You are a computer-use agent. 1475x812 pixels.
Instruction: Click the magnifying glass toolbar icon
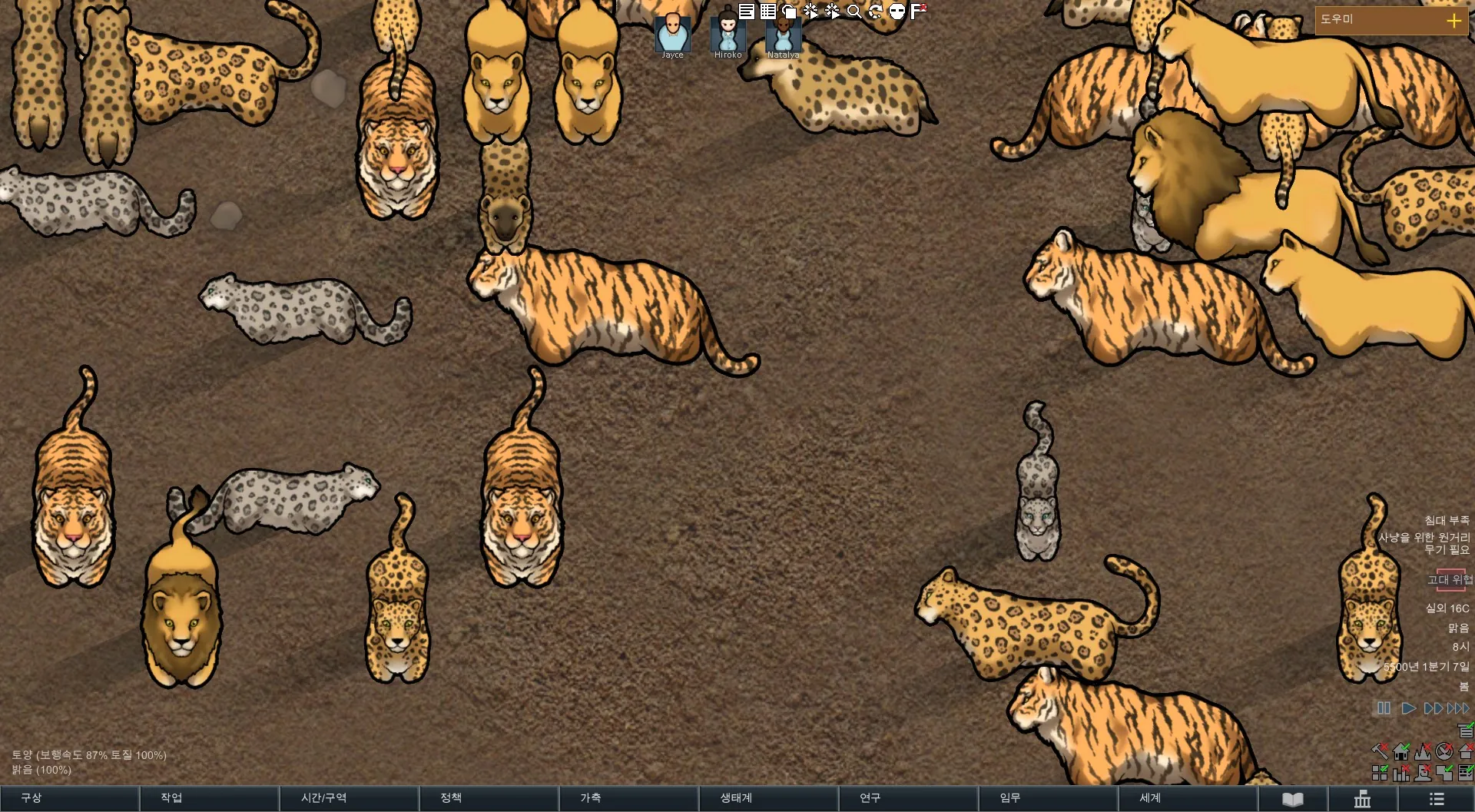tap(854, 12)
